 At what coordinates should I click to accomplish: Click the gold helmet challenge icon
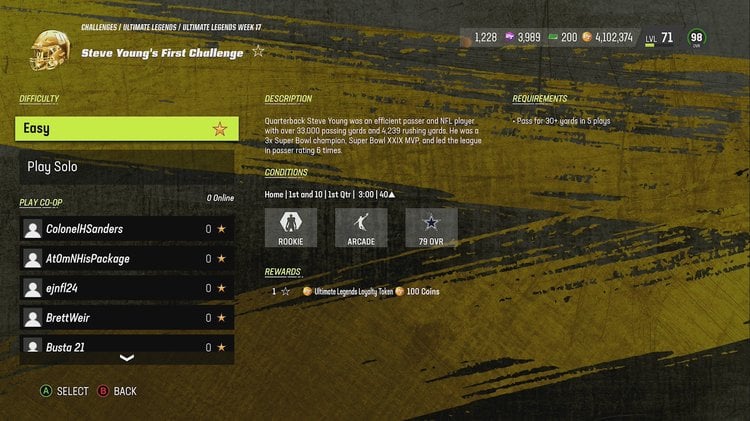47,52
